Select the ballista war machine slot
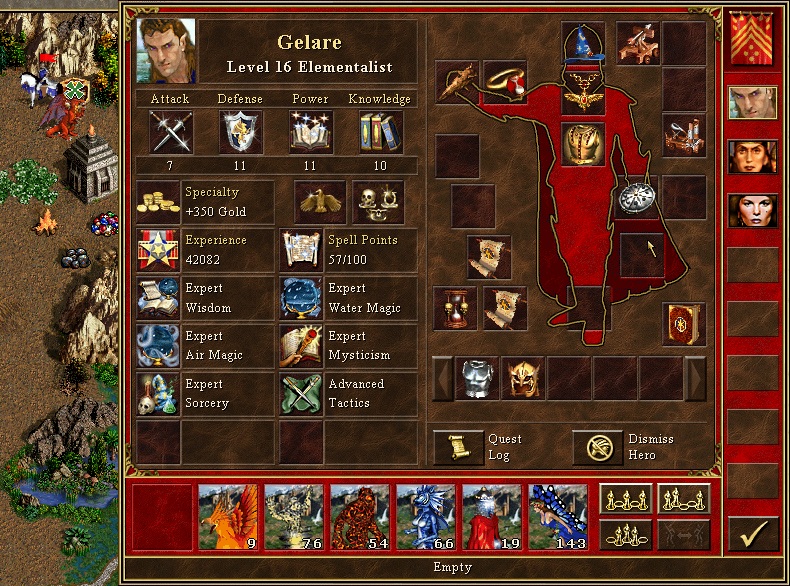Image resolution: width=790 pixels, height=586 pixels. [x=637, y=42]
